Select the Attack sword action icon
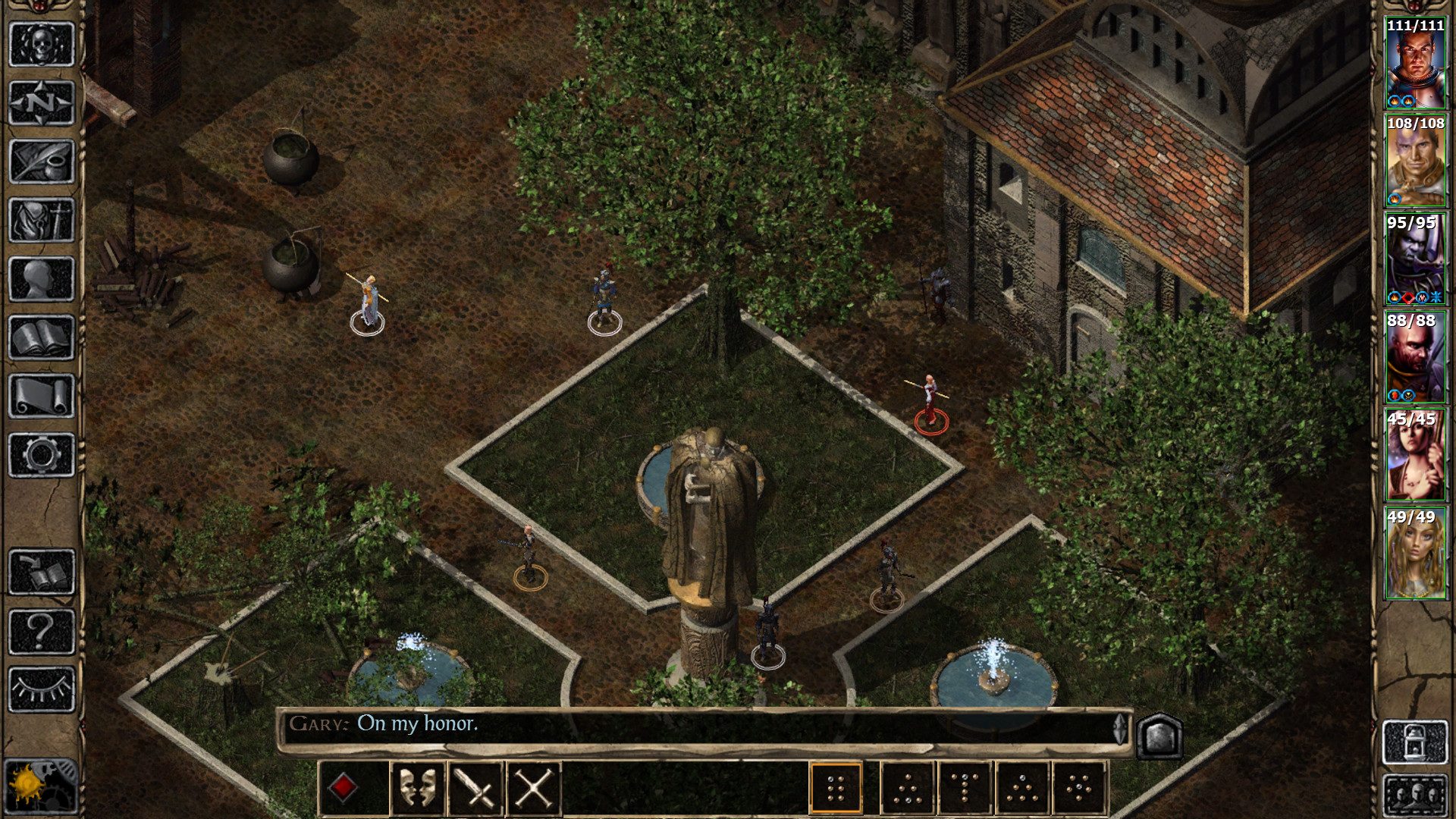This screenshot has height=819, width=1456. [x=478, y=786]
